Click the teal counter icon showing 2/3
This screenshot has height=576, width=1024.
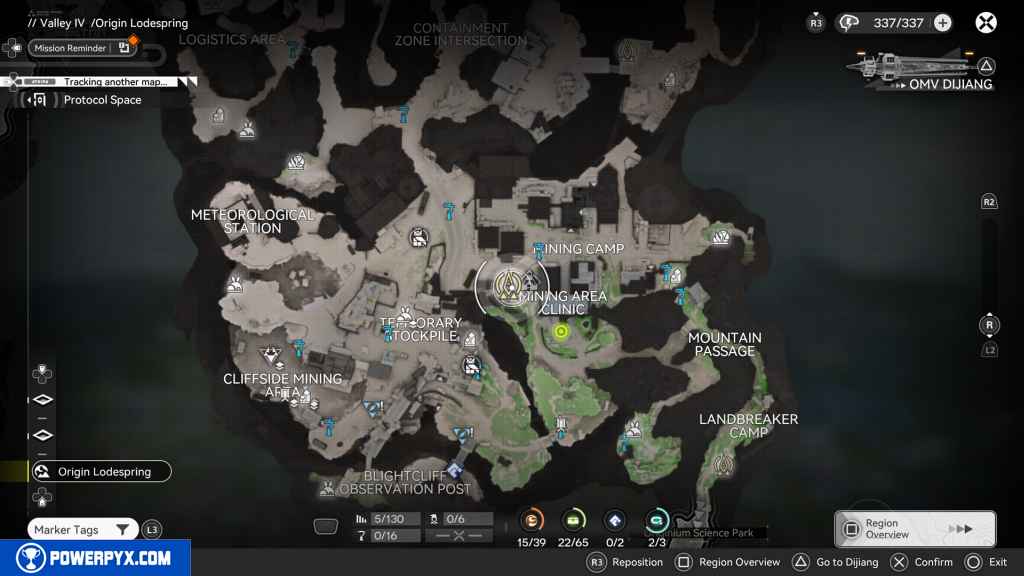pos(657,519)
